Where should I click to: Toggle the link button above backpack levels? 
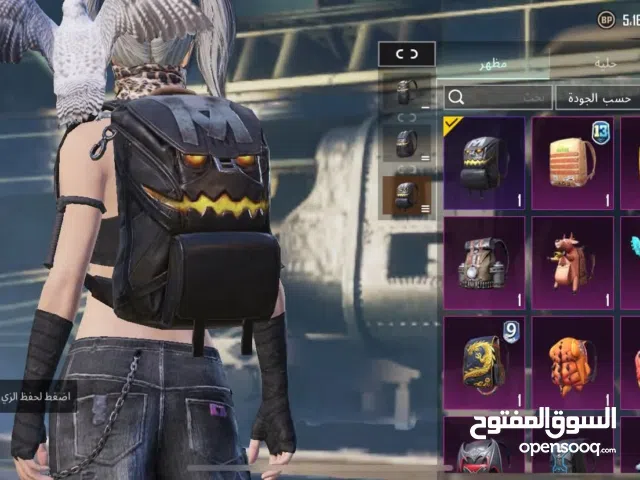(408, 55)
